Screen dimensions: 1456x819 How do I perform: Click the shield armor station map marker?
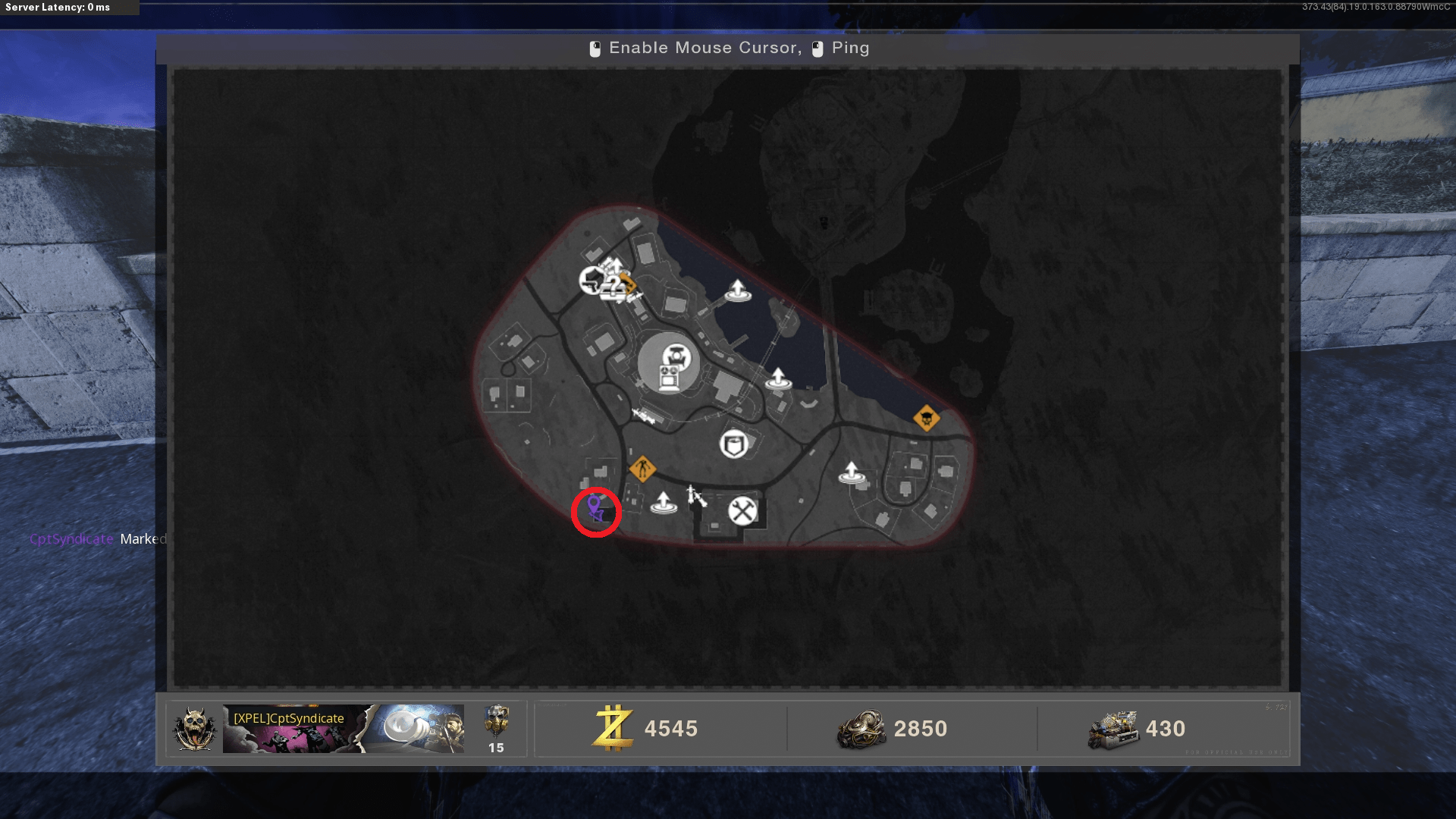(x=733, y=444)
